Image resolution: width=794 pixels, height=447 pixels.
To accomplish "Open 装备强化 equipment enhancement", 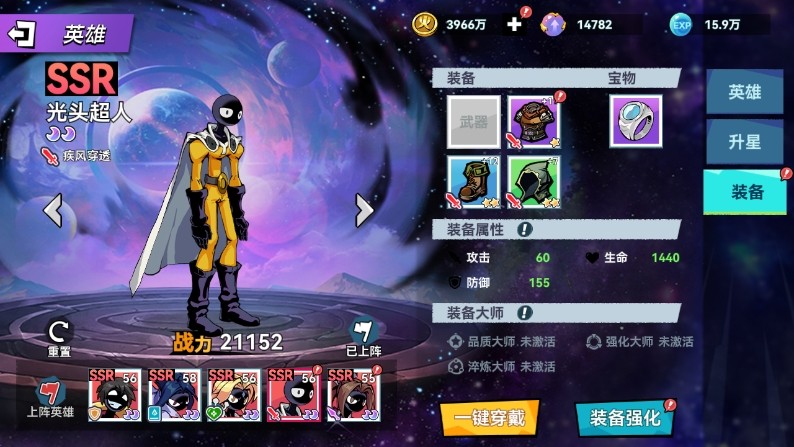I will click(x=624, y=418).
